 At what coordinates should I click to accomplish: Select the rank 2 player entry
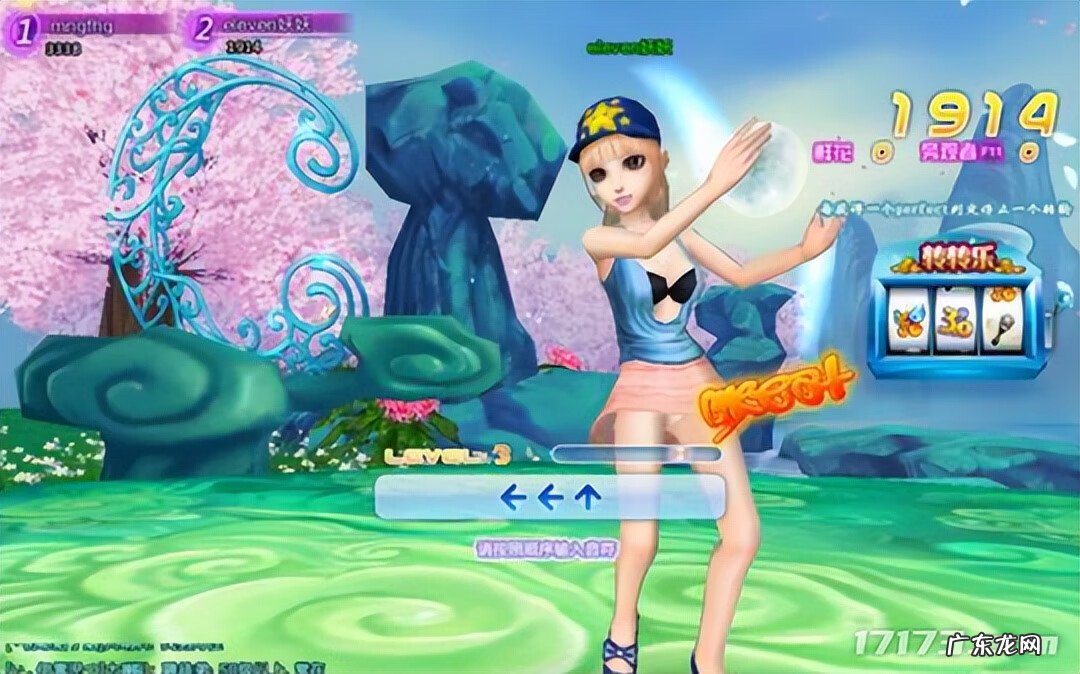tap(270, 28)
